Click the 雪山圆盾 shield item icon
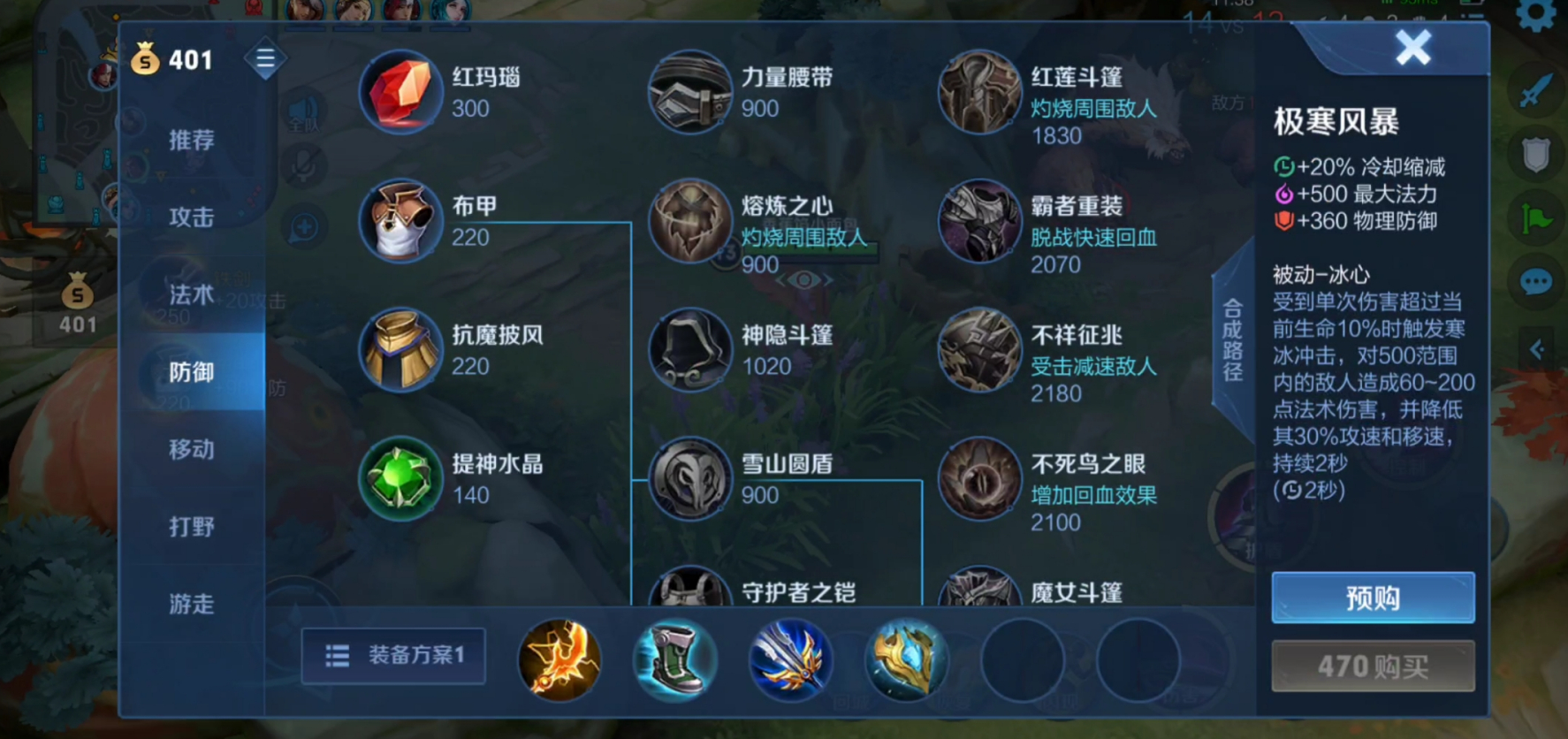1568x739 pixels. (689, 478)
